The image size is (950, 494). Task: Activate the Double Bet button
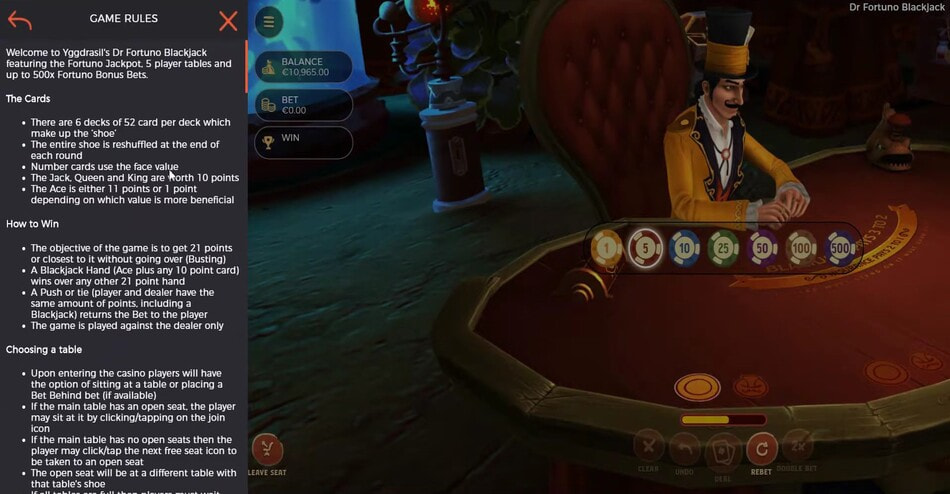click(799, 448)
